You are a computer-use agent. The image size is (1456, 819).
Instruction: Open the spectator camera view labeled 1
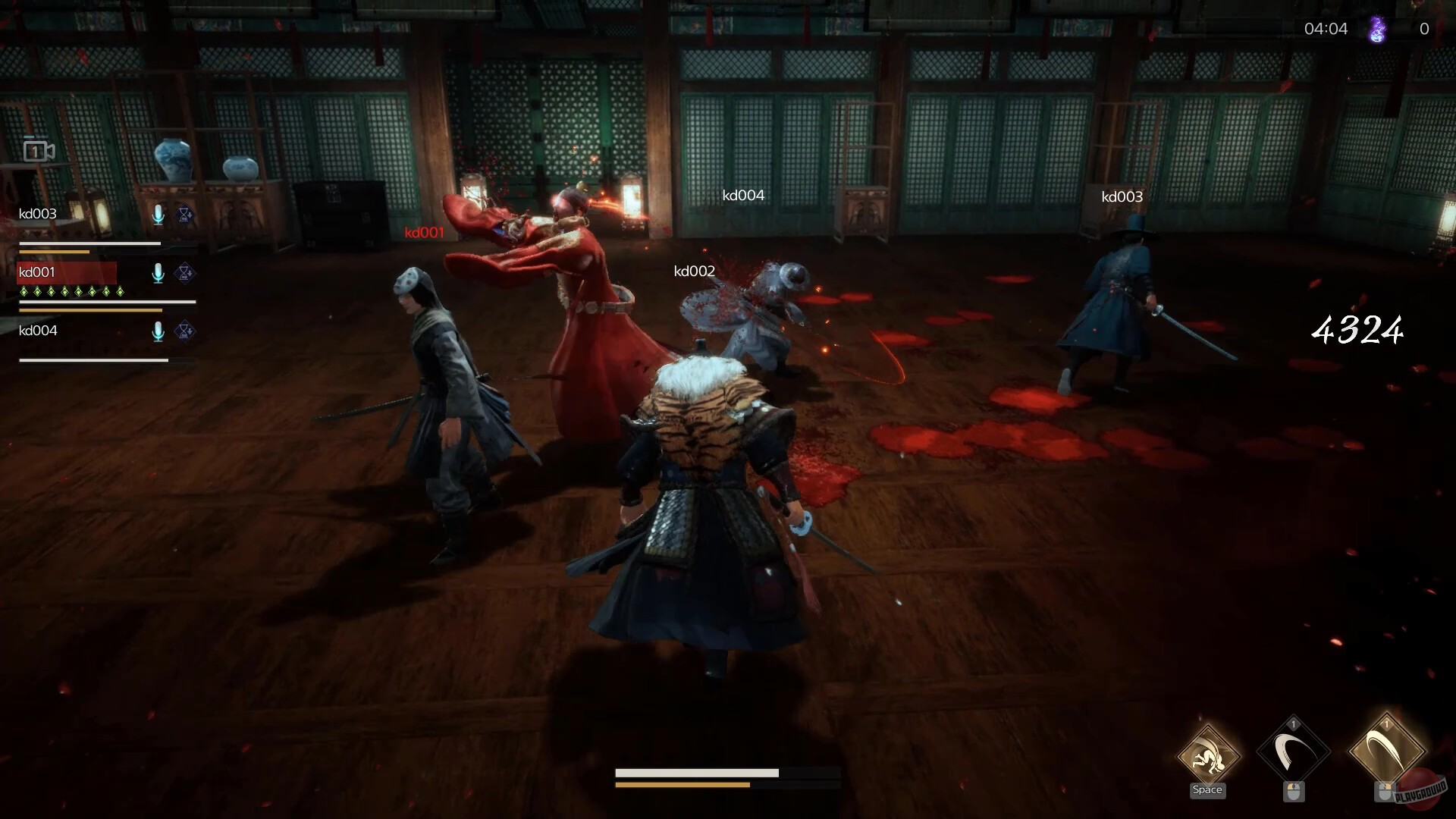coord(37,150)
